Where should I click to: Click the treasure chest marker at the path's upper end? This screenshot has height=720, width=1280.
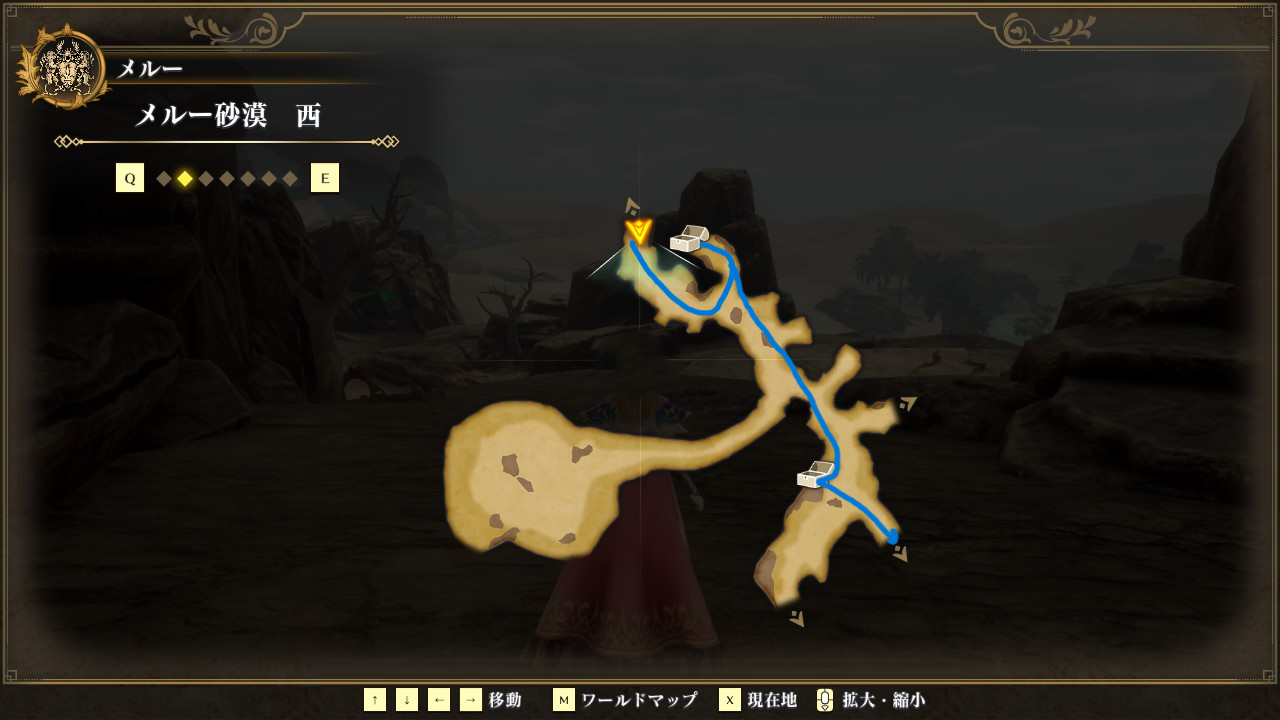coord(688,239)
